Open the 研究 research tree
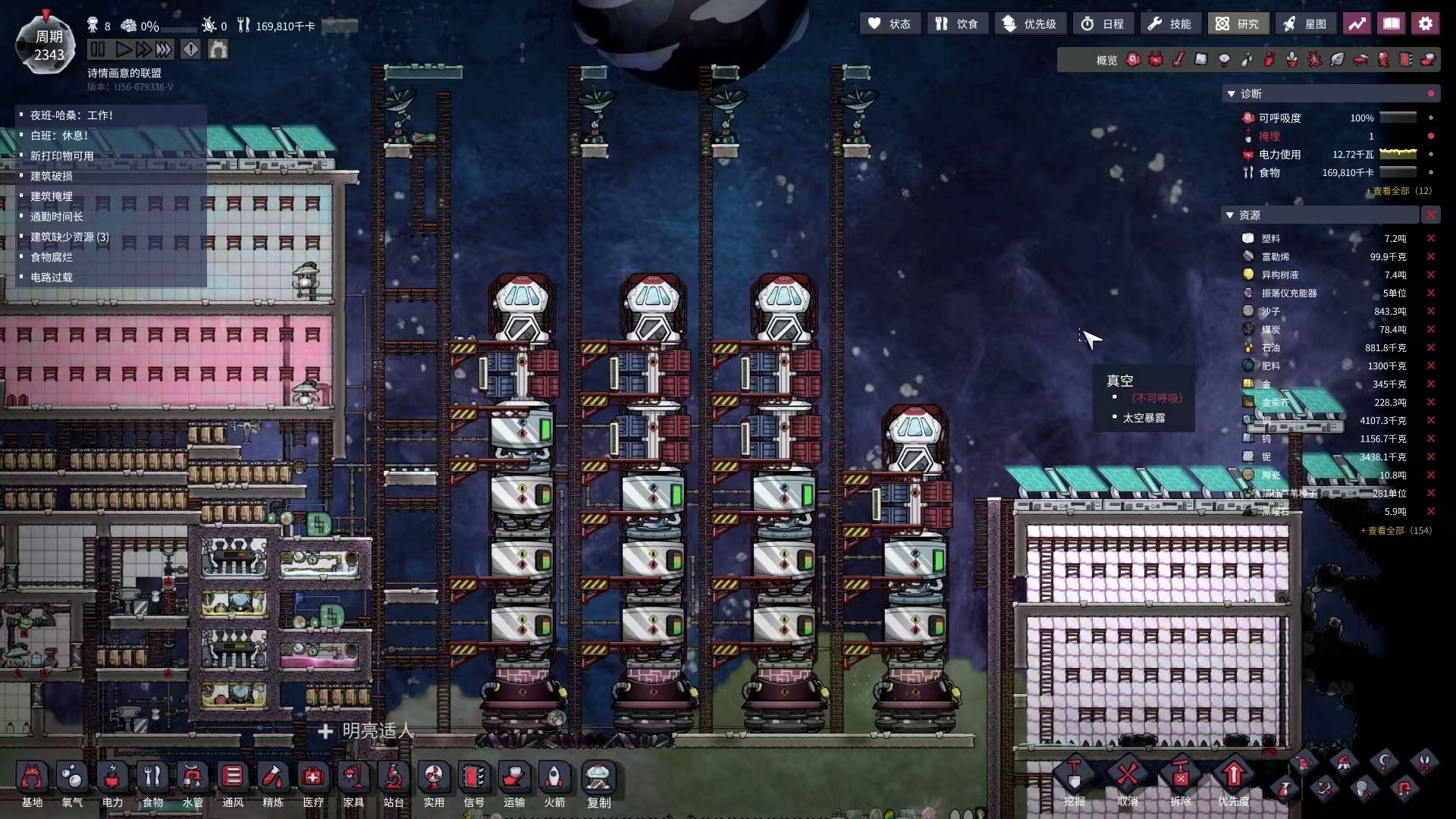 (1237, 24)
